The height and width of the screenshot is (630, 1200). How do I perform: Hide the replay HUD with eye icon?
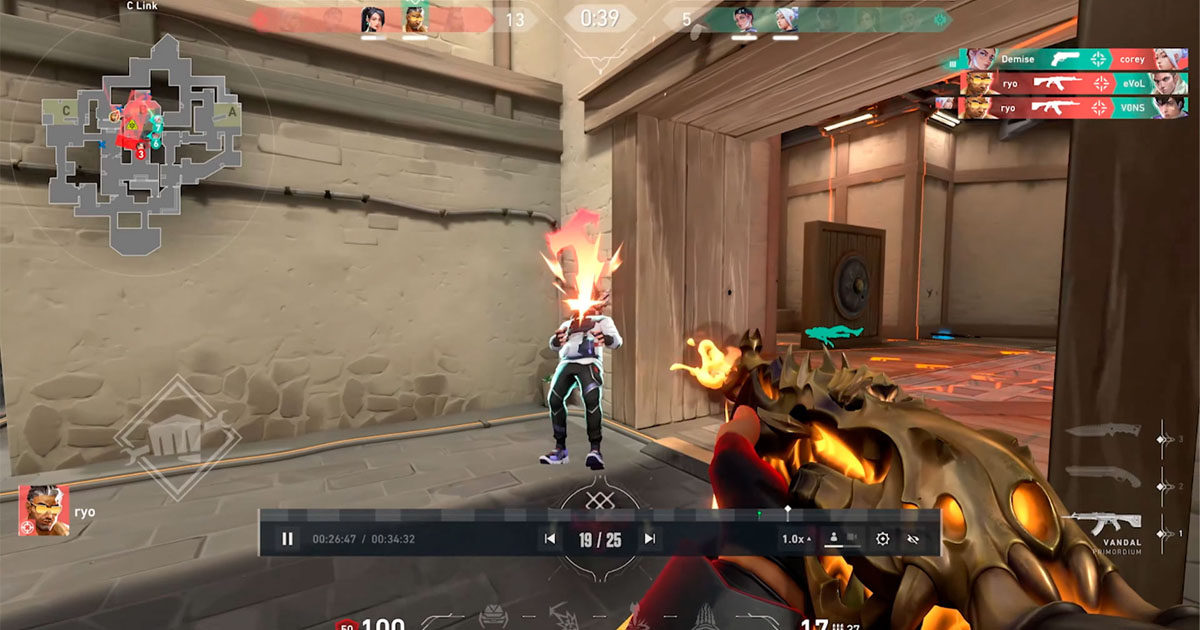(x=912, y=539)
